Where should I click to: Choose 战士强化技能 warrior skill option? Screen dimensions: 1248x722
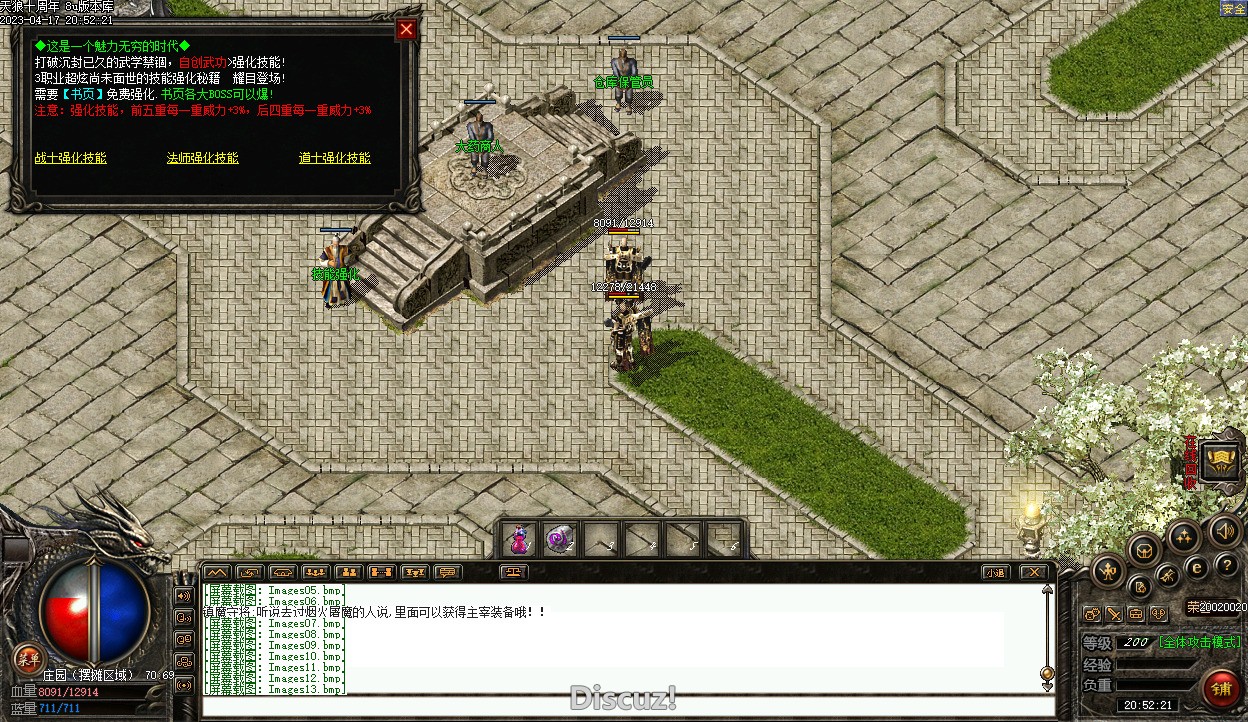70,158
